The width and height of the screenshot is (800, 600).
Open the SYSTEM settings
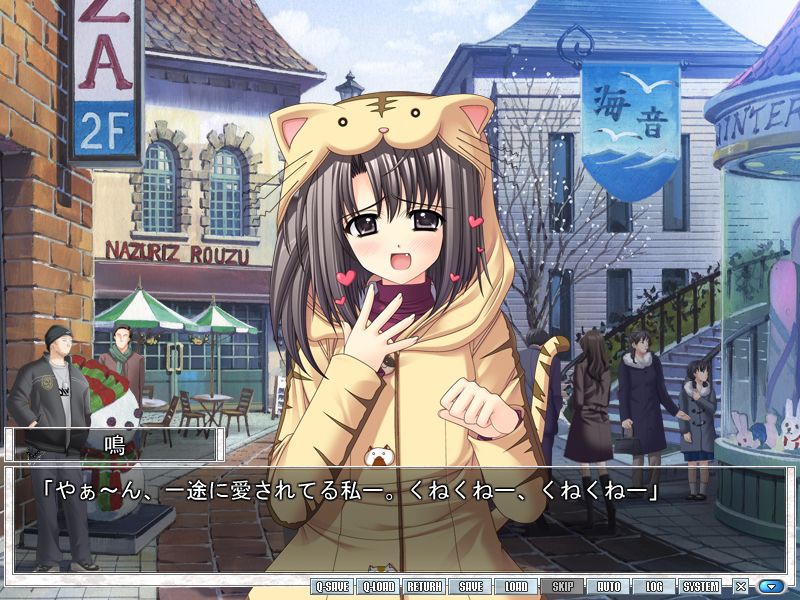pos(701,587)
